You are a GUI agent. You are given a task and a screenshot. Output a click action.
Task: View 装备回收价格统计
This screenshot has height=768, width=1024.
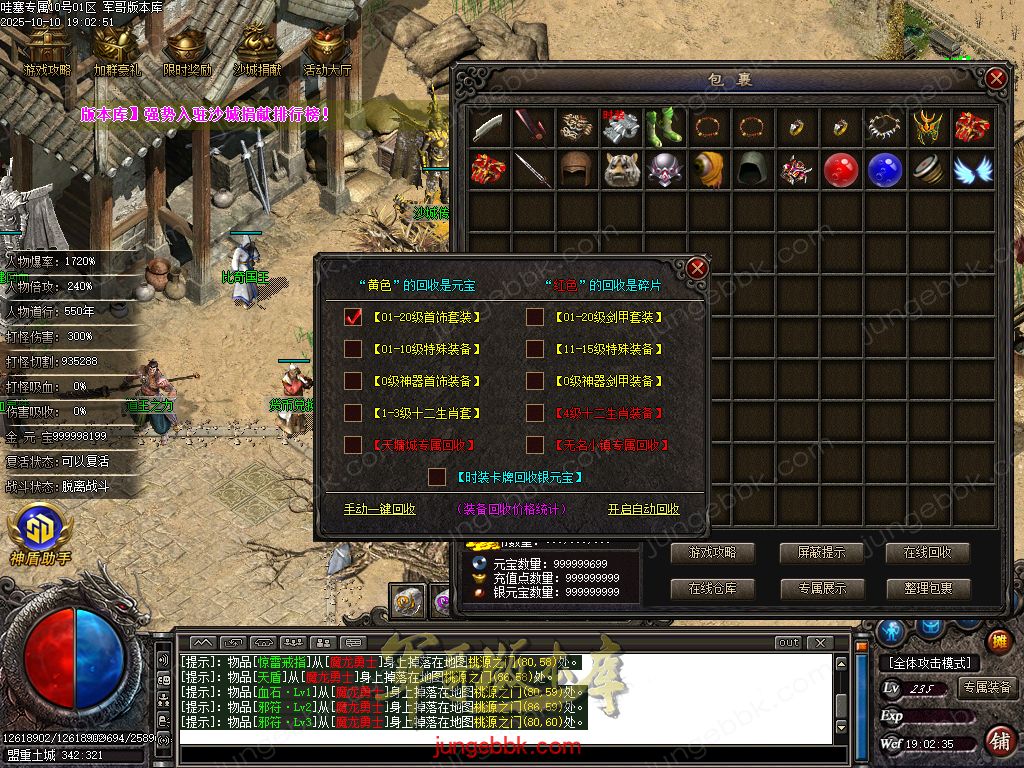(511, 509)
